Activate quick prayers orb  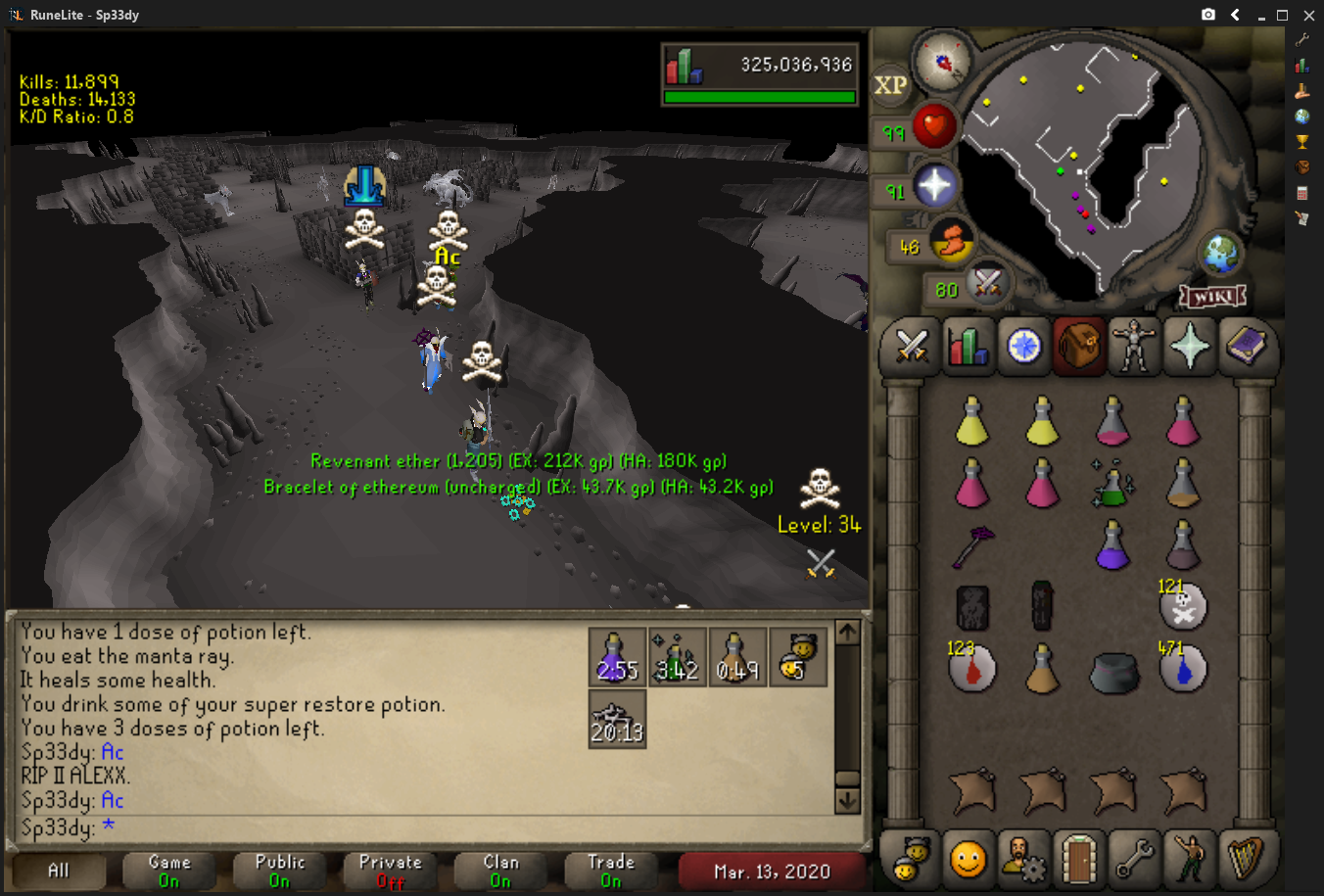(x=934, y=186)
